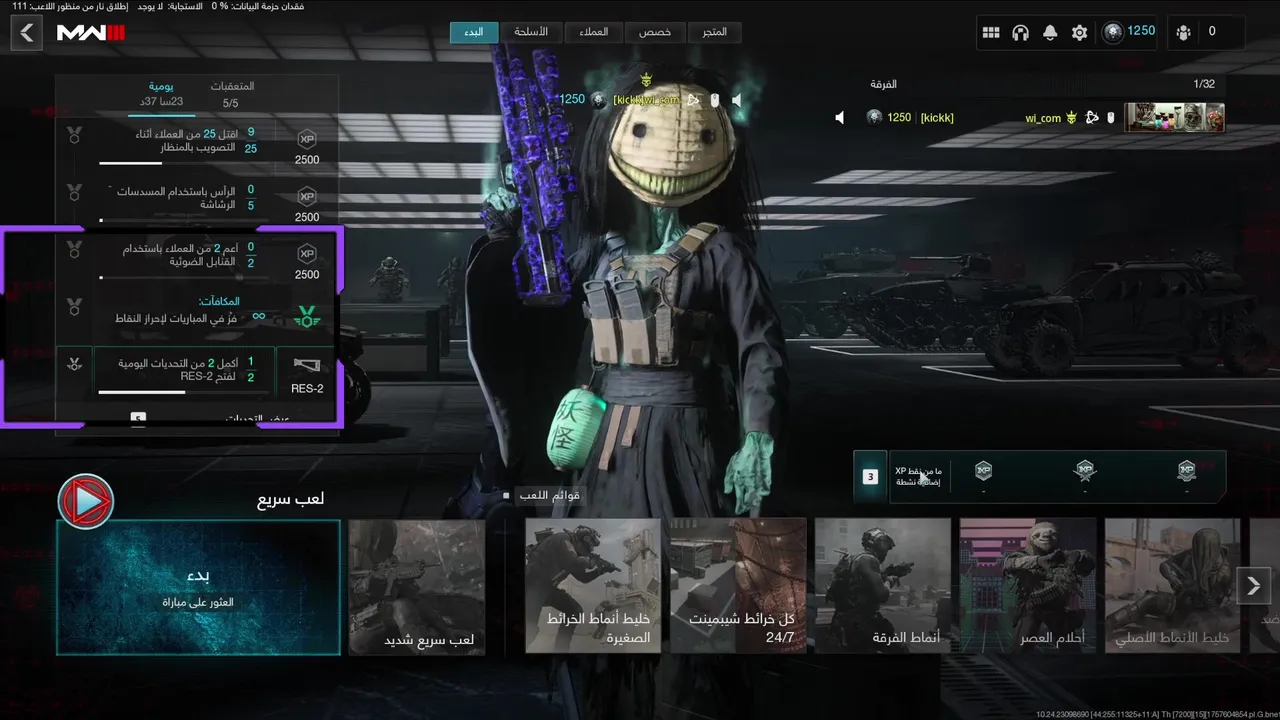
Task: Open the social friends icon
Action: pyautogui.click(x=1184, y=33)
